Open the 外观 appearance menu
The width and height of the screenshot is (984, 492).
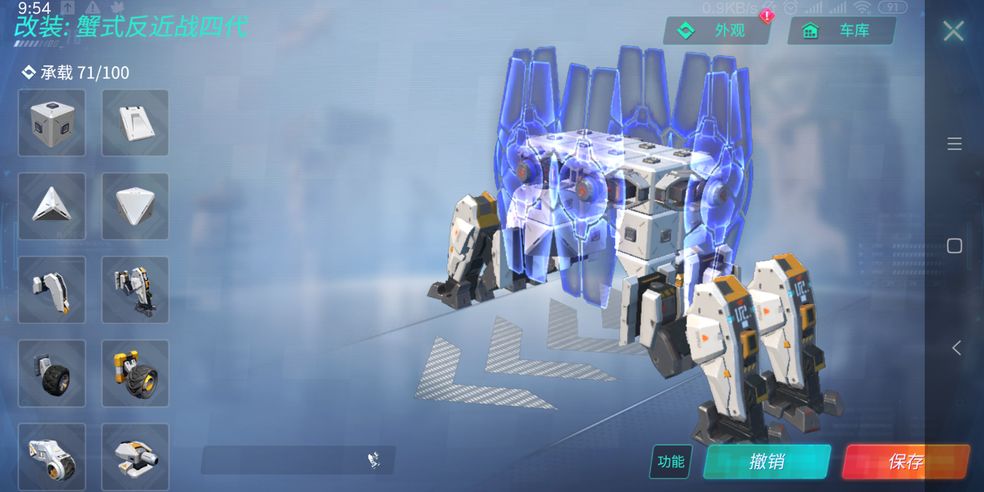717,31
